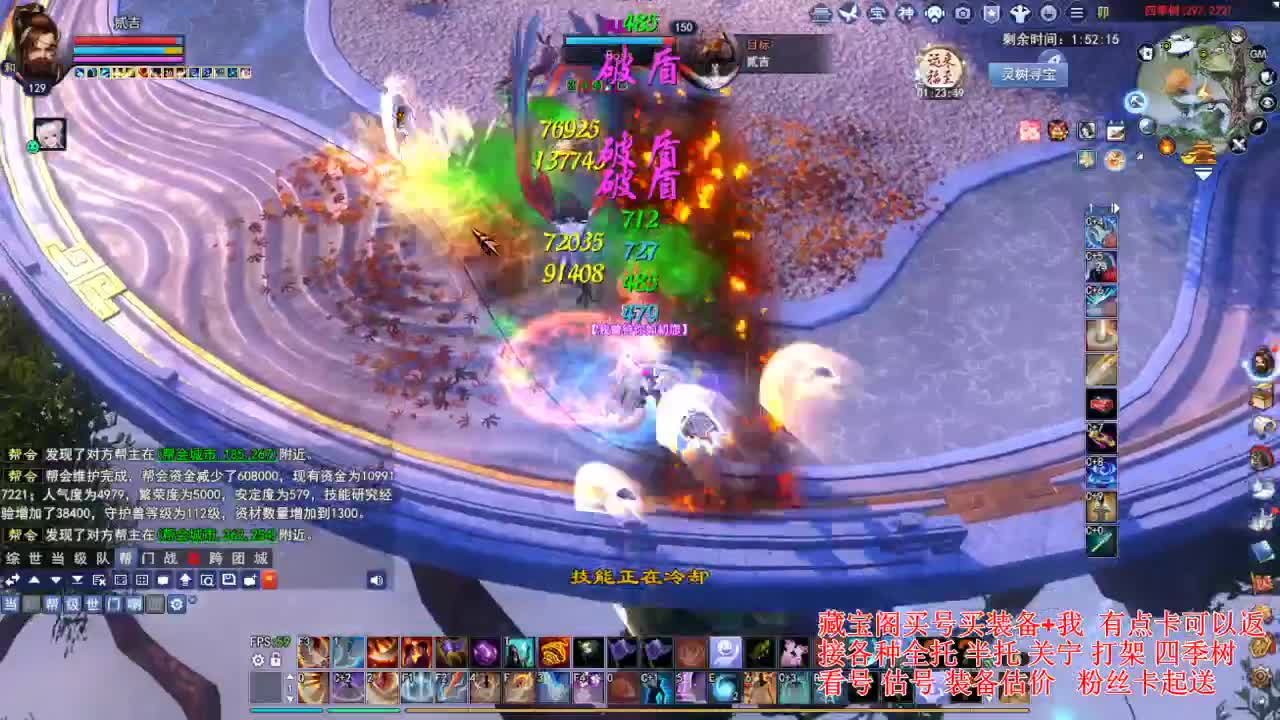
Task: Open the camera screenshot tool in the top bar
Action: [x=961, y=13]
